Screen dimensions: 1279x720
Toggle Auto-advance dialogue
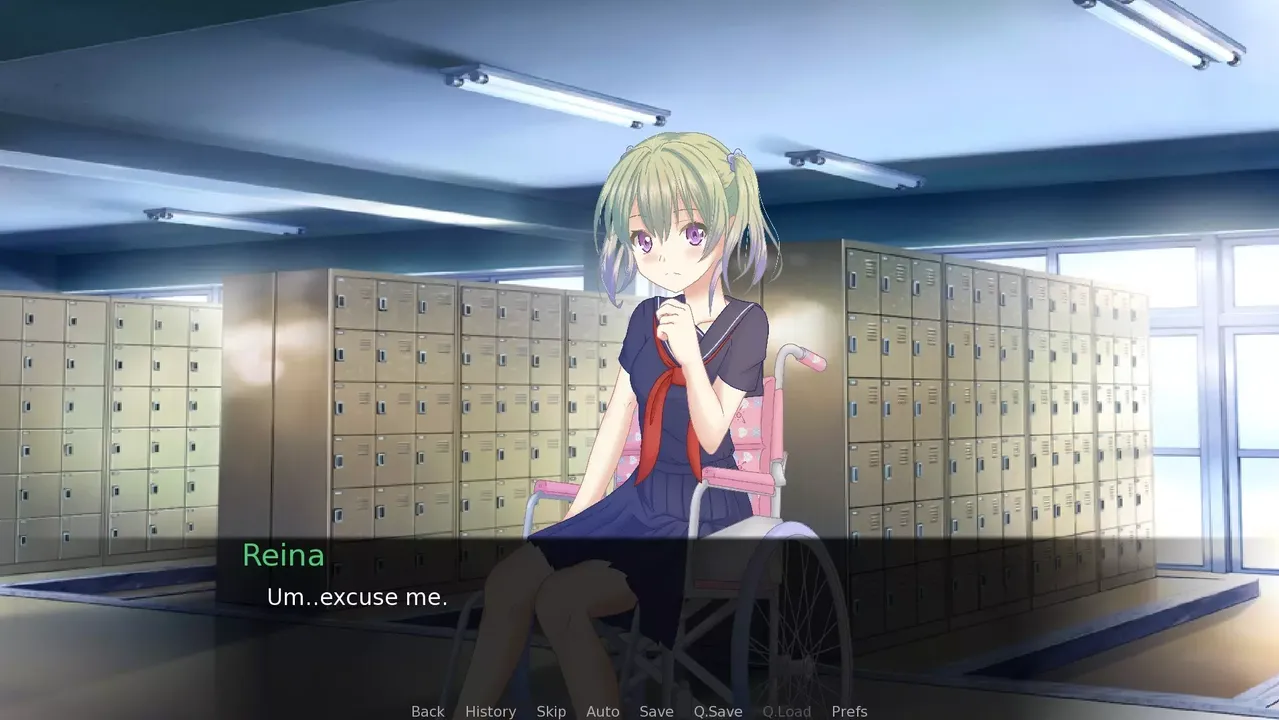pyautogui.click(x=602, y=711)
